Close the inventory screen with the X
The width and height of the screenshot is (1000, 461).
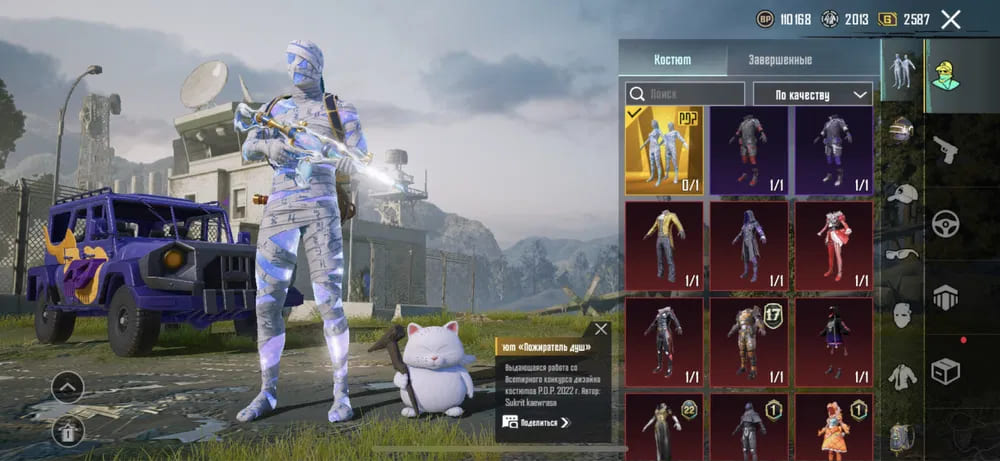951,19
